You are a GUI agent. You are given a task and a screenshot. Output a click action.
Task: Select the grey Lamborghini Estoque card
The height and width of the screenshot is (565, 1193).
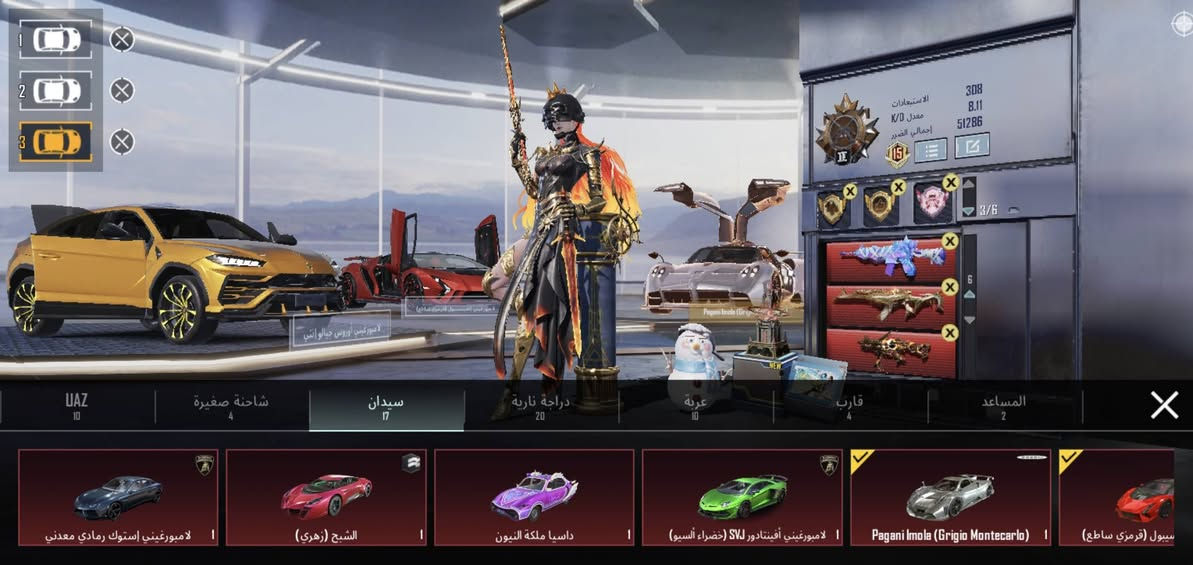[x=118, y=497]
